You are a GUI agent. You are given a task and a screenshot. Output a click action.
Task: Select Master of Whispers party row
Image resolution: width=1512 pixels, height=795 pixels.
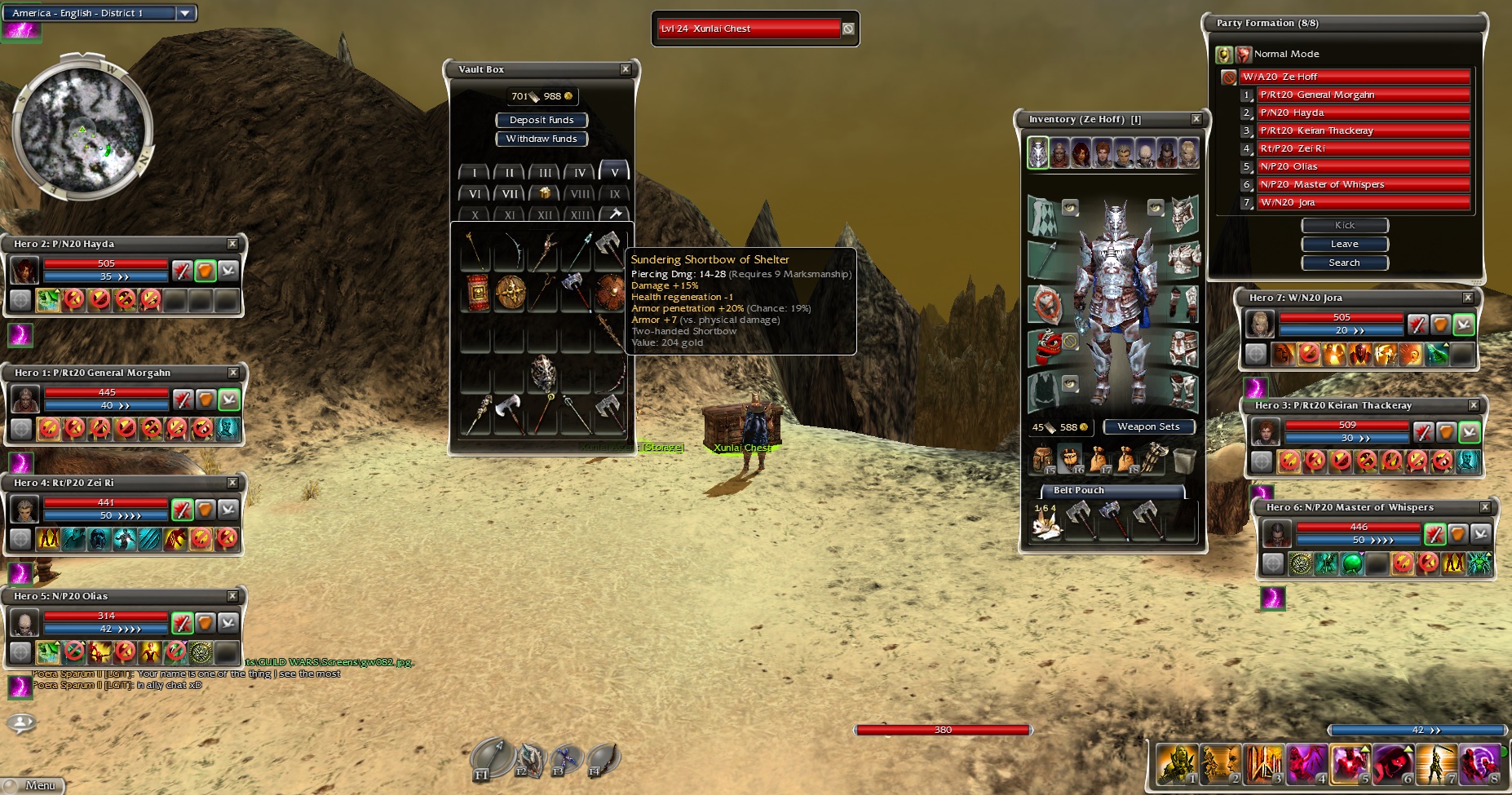(x=1362, y=184)
